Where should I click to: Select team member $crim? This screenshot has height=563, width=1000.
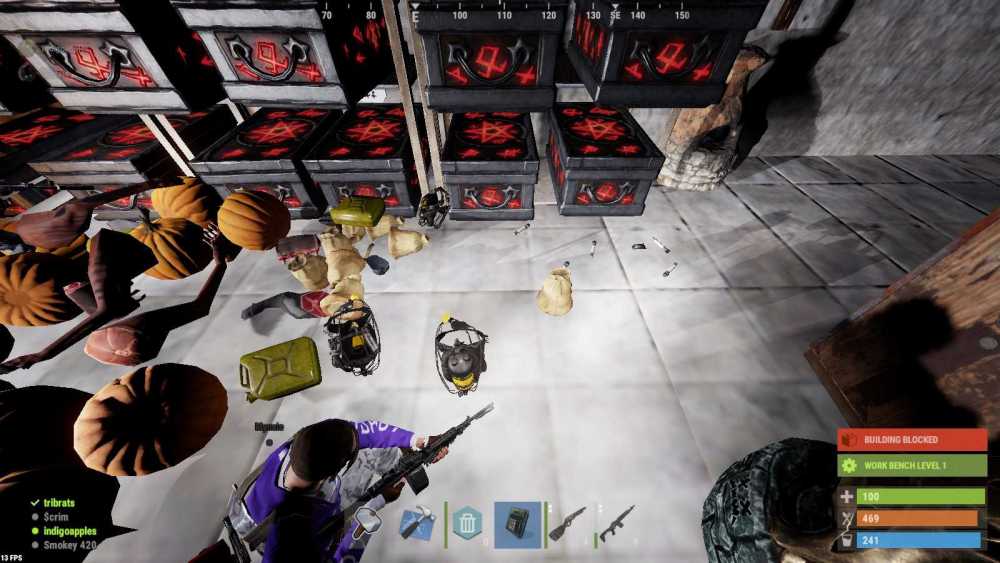coord(55,516)
